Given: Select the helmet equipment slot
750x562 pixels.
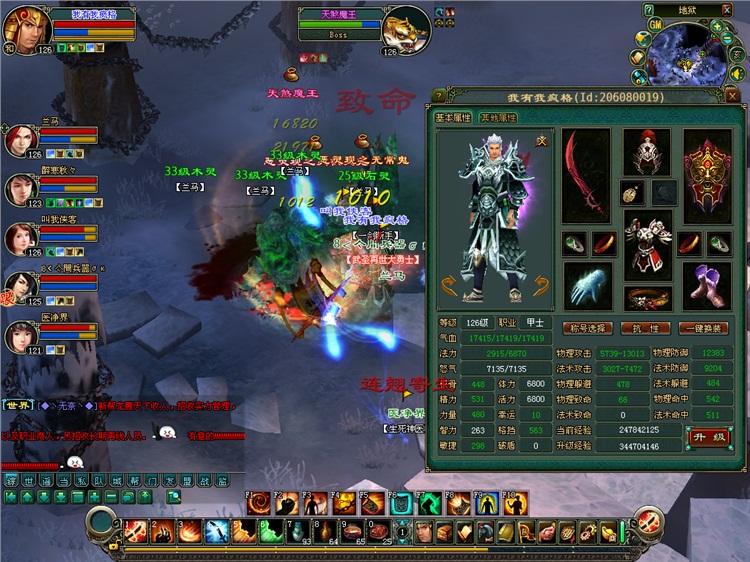Looking at the screenshot, I should click(646, 152).
